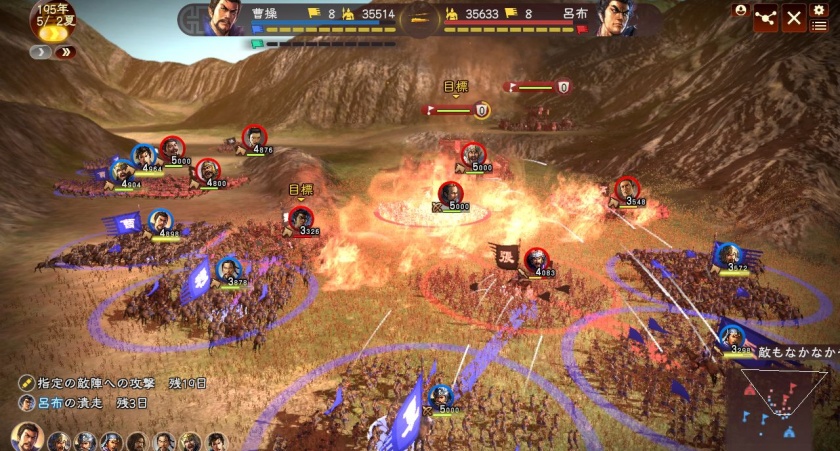Choose the large leading officer portrait
The height and width of the screenshot is (451, 840).
point(27,437)
